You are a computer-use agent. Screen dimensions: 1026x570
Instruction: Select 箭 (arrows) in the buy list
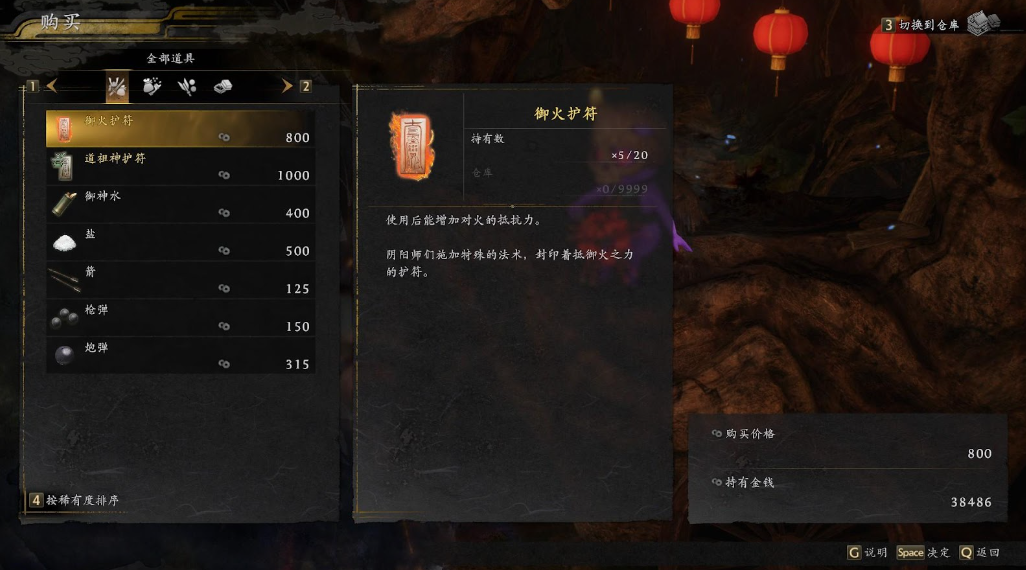click(180, 281)
